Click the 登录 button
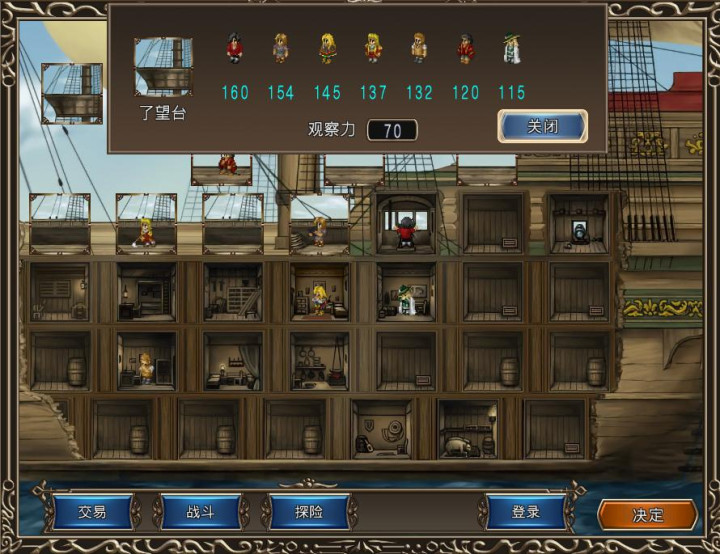 (x=525, y=512)
